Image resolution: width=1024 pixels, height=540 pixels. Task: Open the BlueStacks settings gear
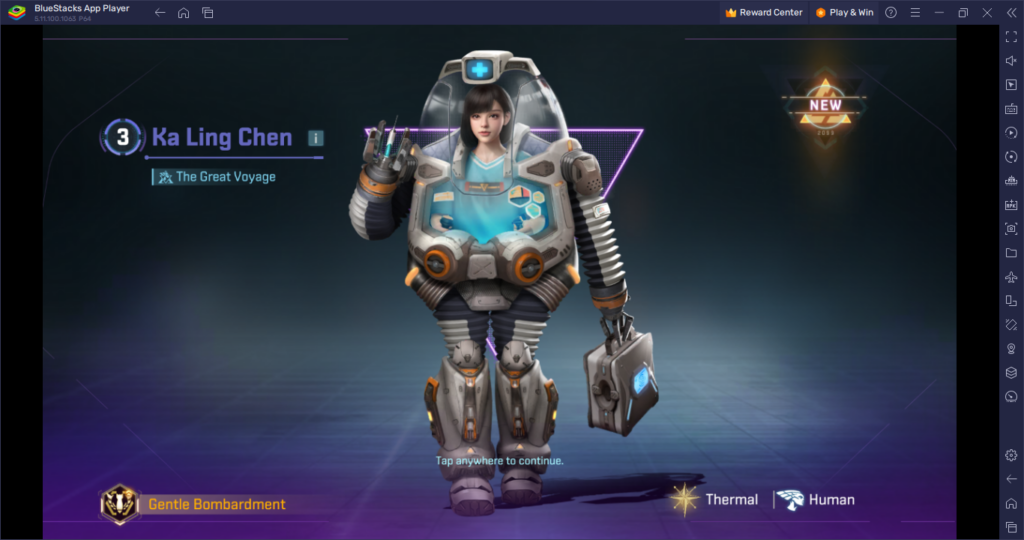[x=1011, y=455]
